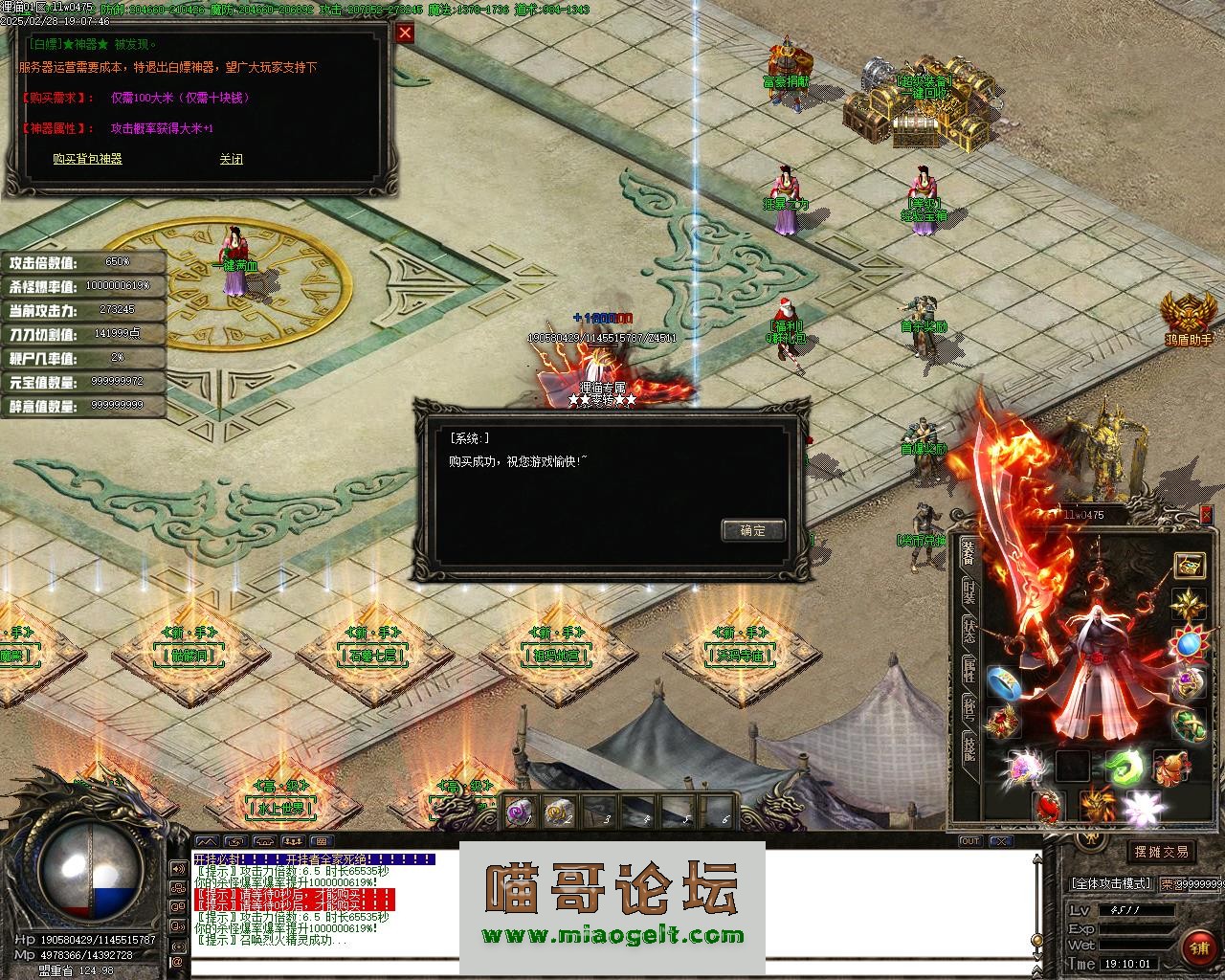
Task: Close the 神器 announcement panel with the red X
Action: point(406,33)
